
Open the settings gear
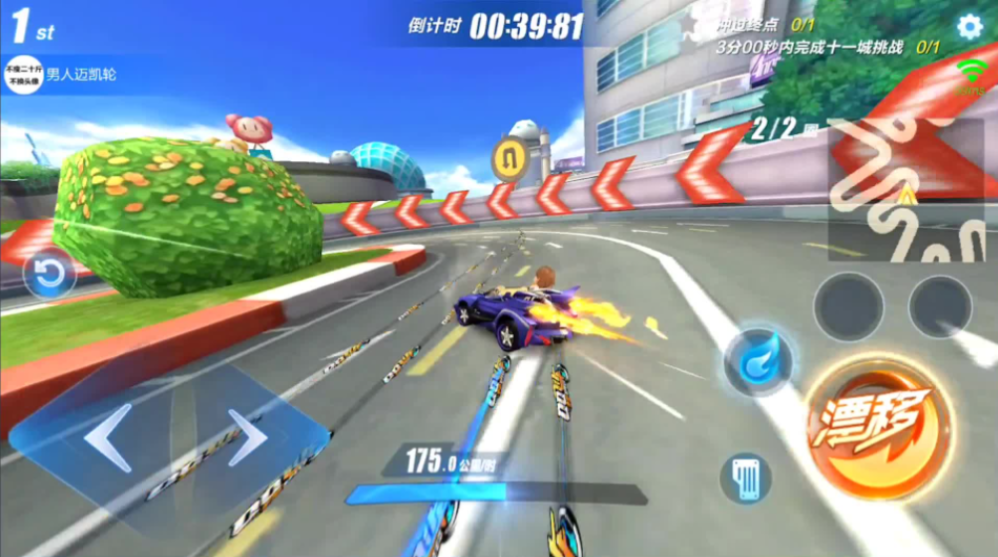coord(969,27)
